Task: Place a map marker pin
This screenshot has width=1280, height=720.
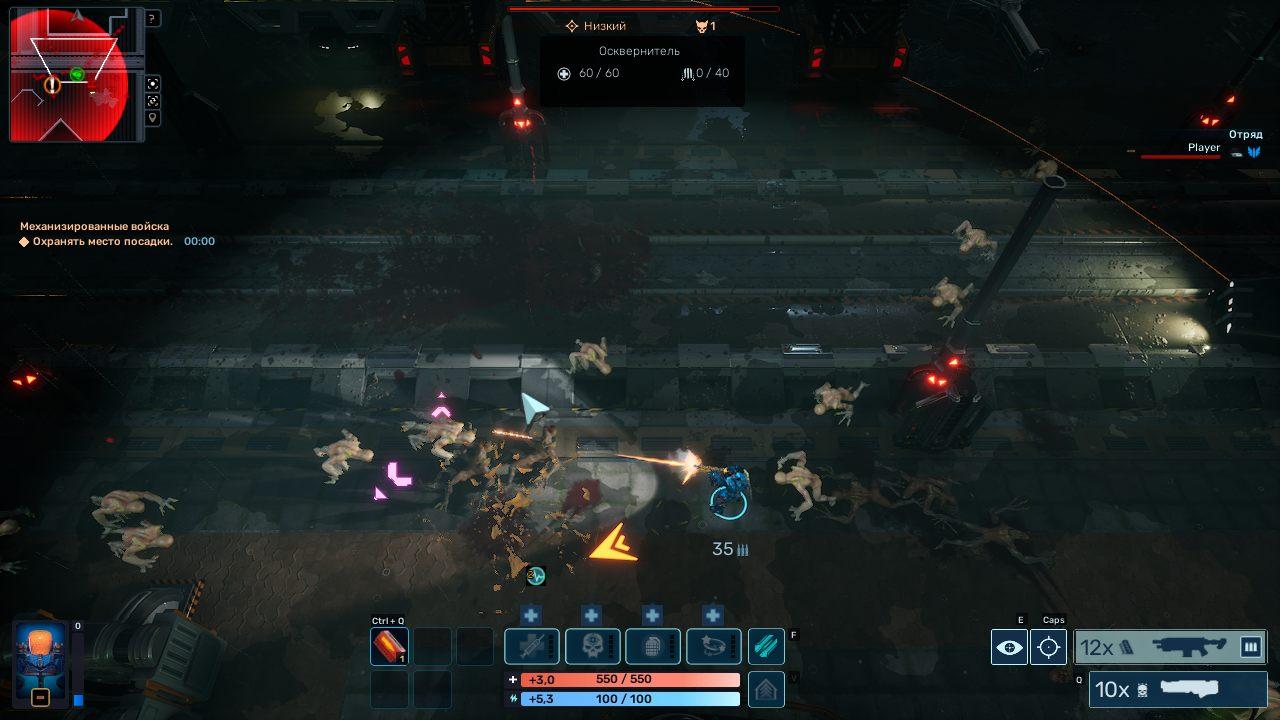Action: click(153, 118)
